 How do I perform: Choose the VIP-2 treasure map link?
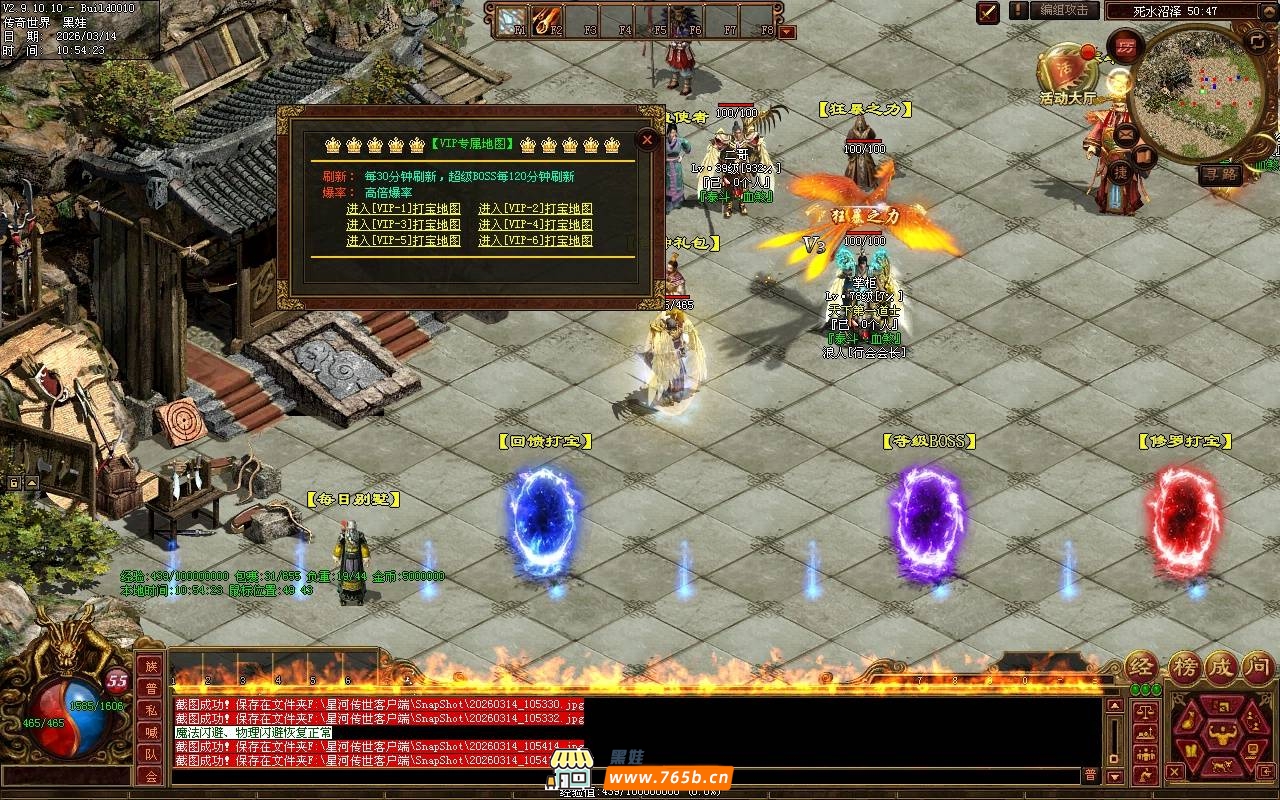pyautogui.click(x=535, y=209)
